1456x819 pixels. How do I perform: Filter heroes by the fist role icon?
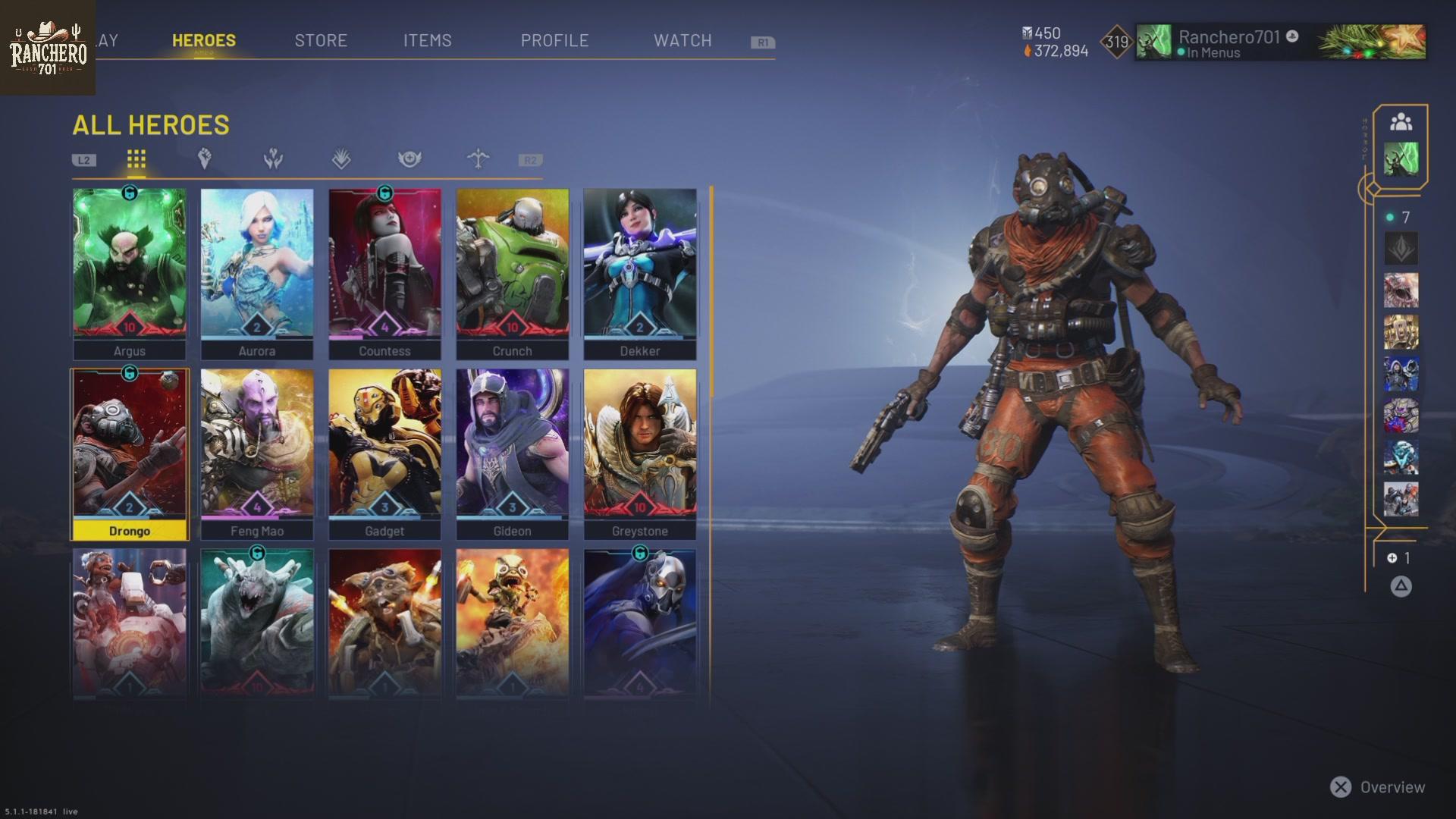point(203,159)
